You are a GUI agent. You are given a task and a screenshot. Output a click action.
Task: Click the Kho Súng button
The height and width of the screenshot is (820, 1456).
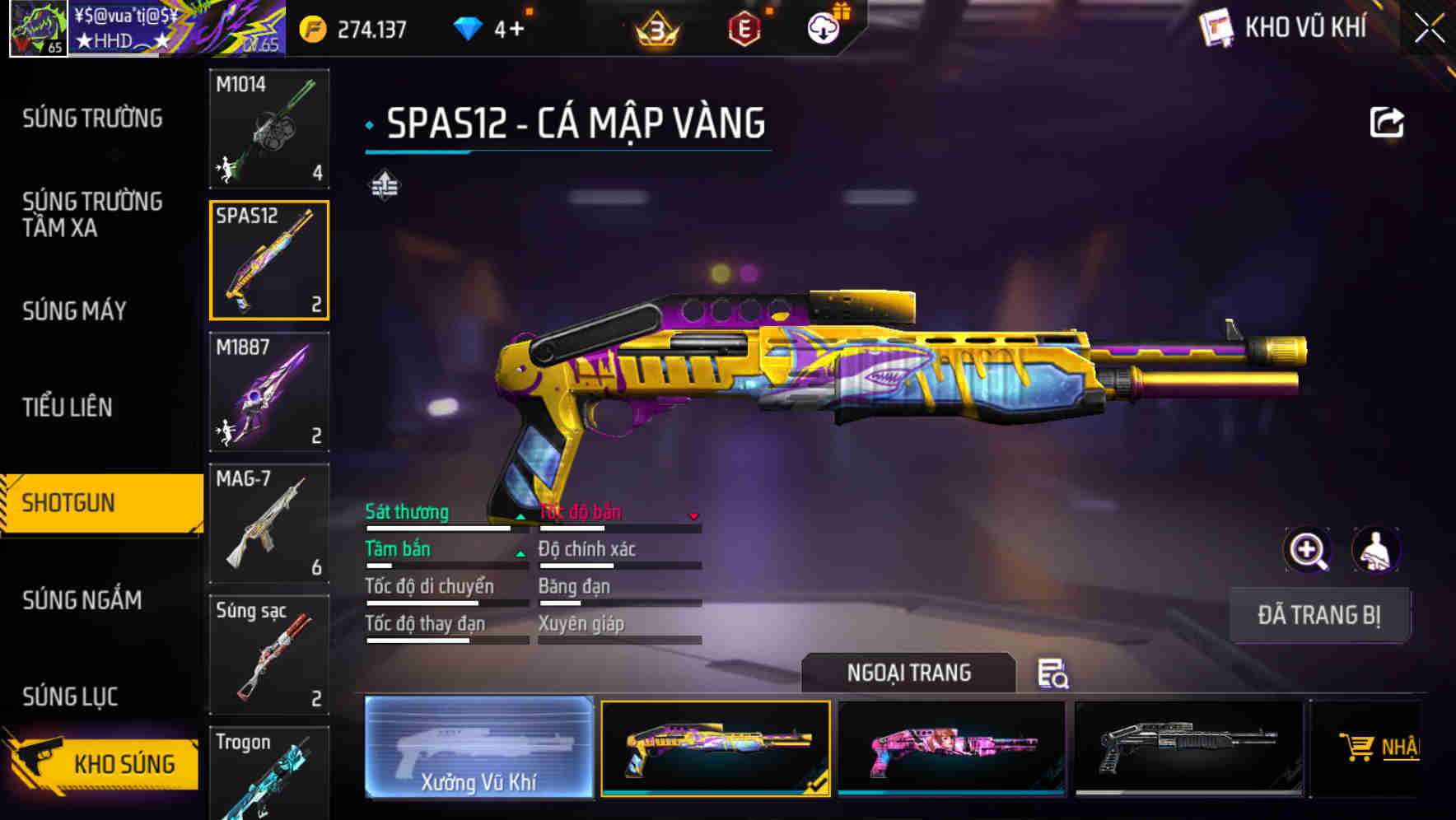click(x=103, y=763)
